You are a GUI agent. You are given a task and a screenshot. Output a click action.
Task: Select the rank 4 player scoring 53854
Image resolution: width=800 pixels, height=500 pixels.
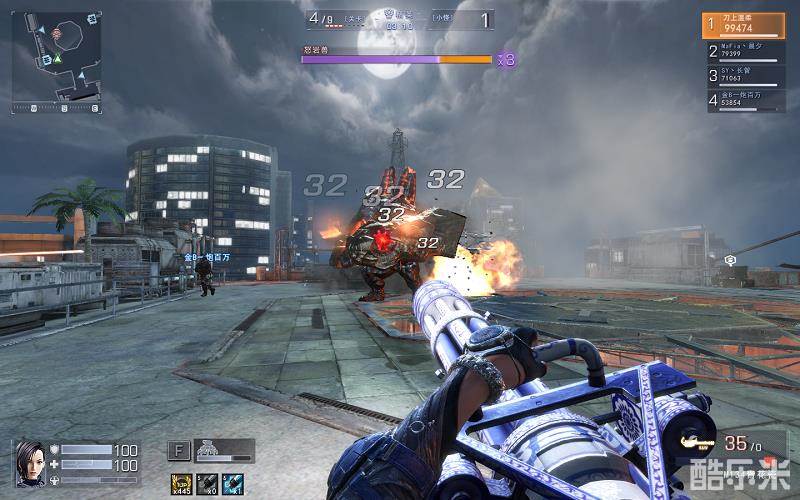pyautogui.click(x=743, y=99)
